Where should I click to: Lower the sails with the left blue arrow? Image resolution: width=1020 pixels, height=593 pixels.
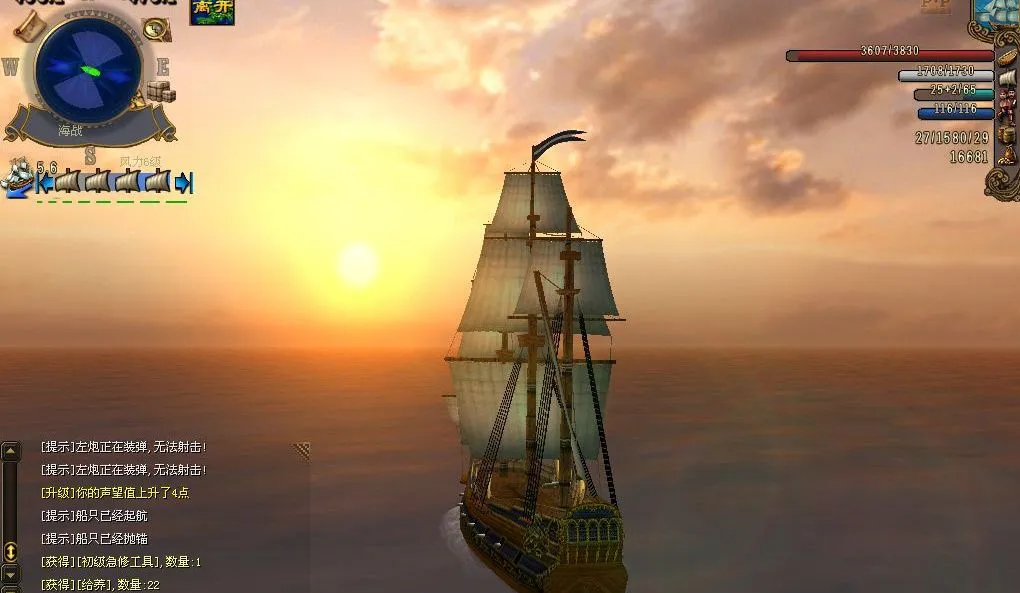click(x=44, y=183)
